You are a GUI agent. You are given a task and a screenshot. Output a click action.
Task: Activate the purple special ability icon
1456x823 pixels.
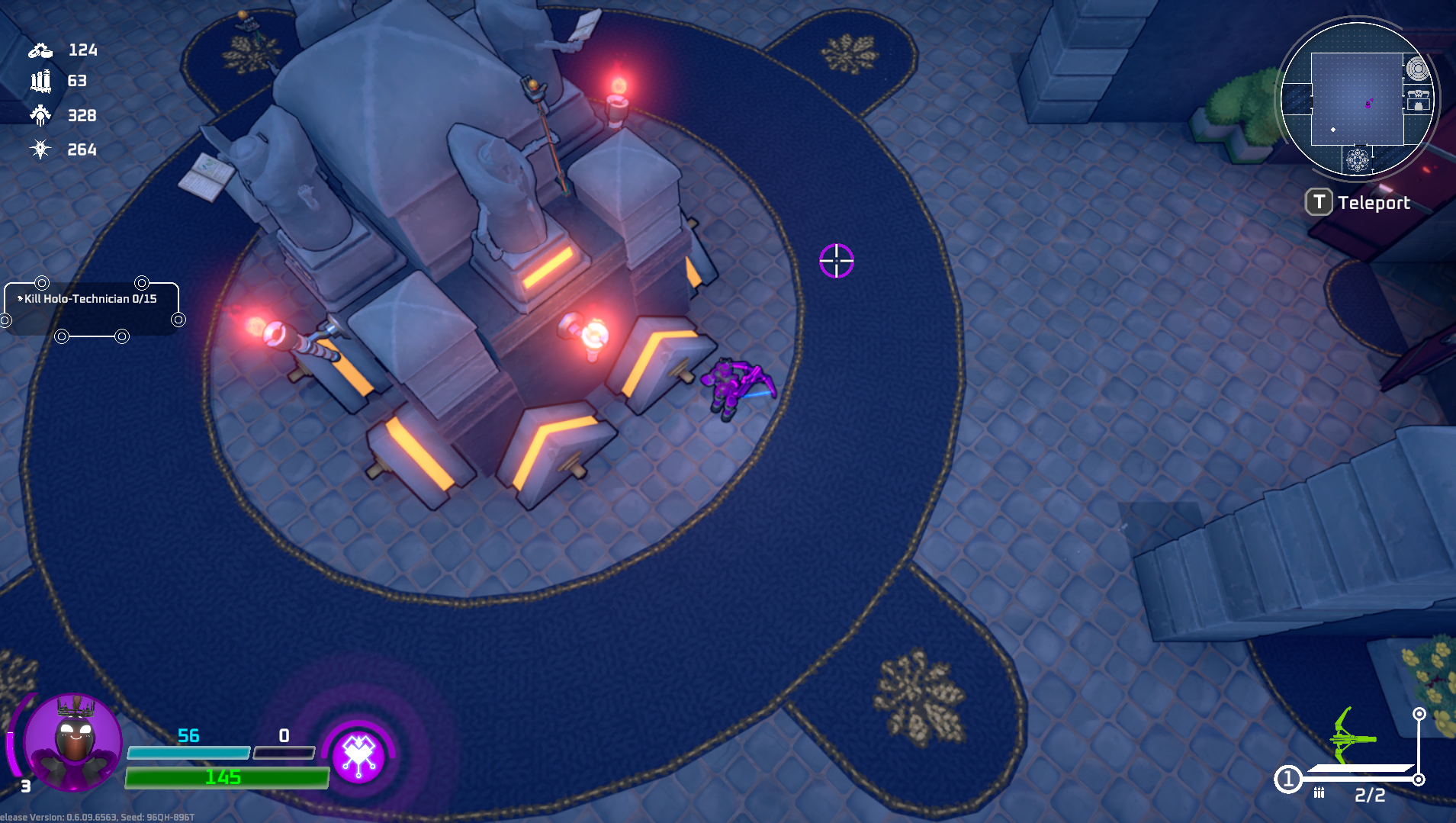click(358, 755)
